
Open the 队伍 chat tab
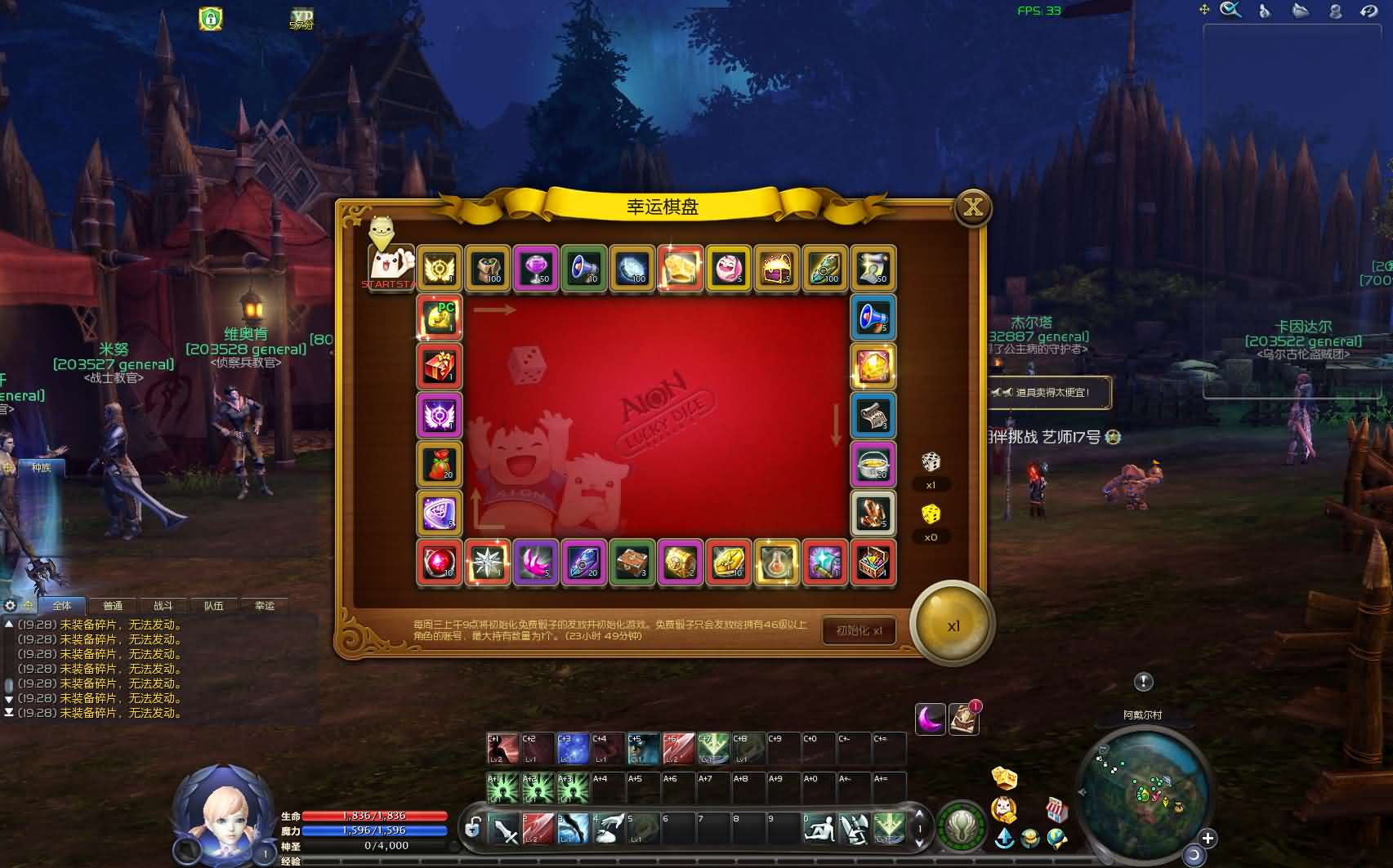pos(214,606)
